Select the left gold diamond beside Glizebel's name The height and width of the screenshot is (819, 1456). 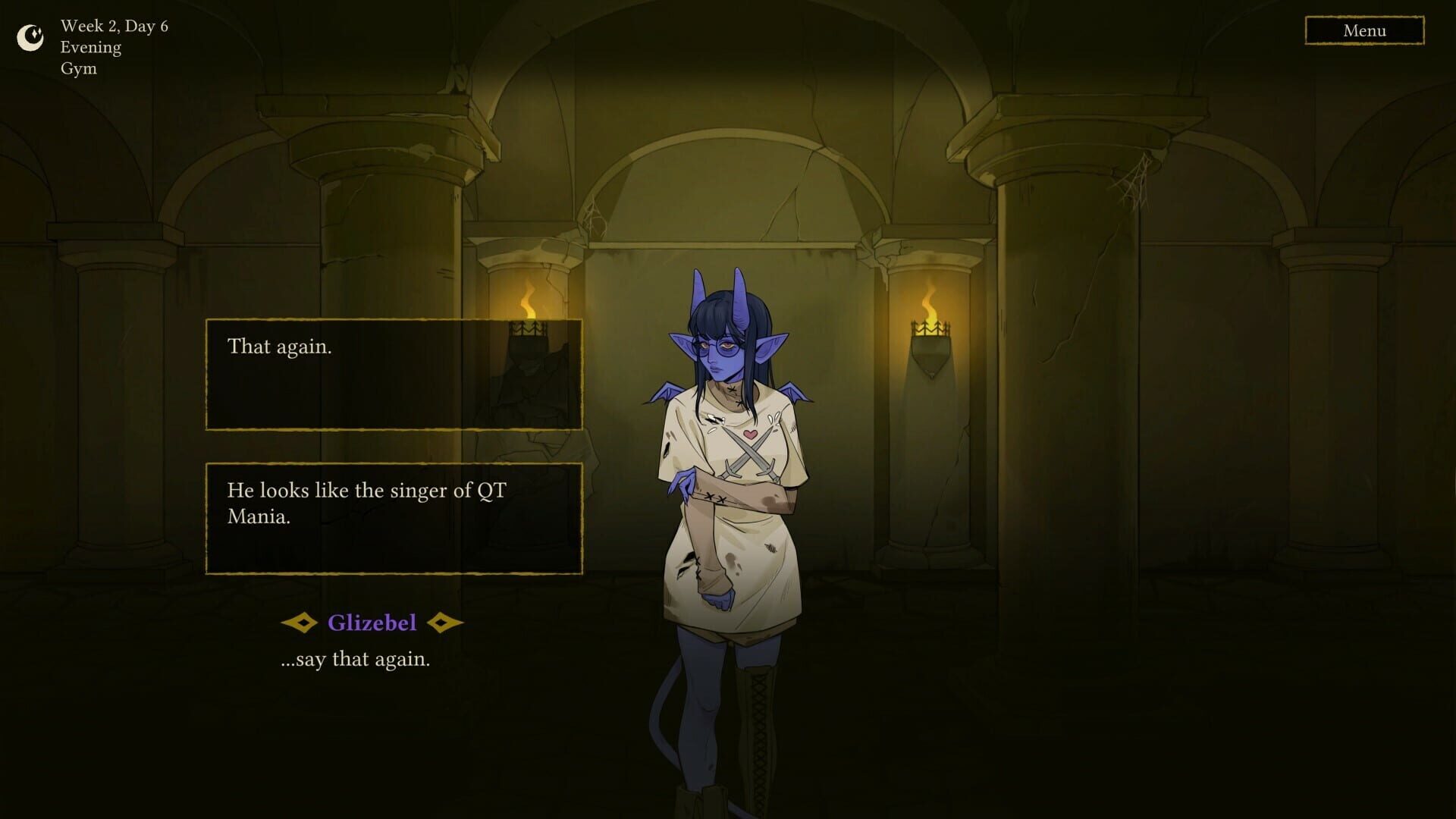point(302,623)
